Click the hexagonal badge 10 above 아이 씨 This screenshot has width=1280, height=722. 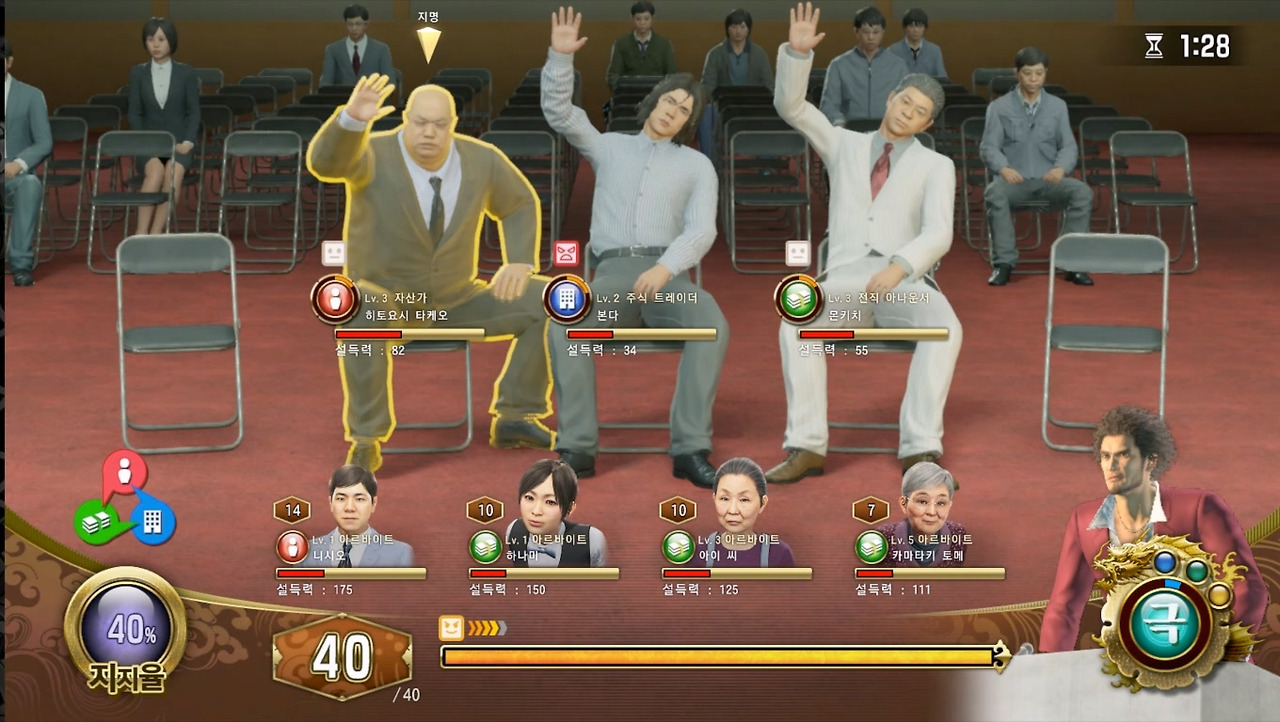677,510
